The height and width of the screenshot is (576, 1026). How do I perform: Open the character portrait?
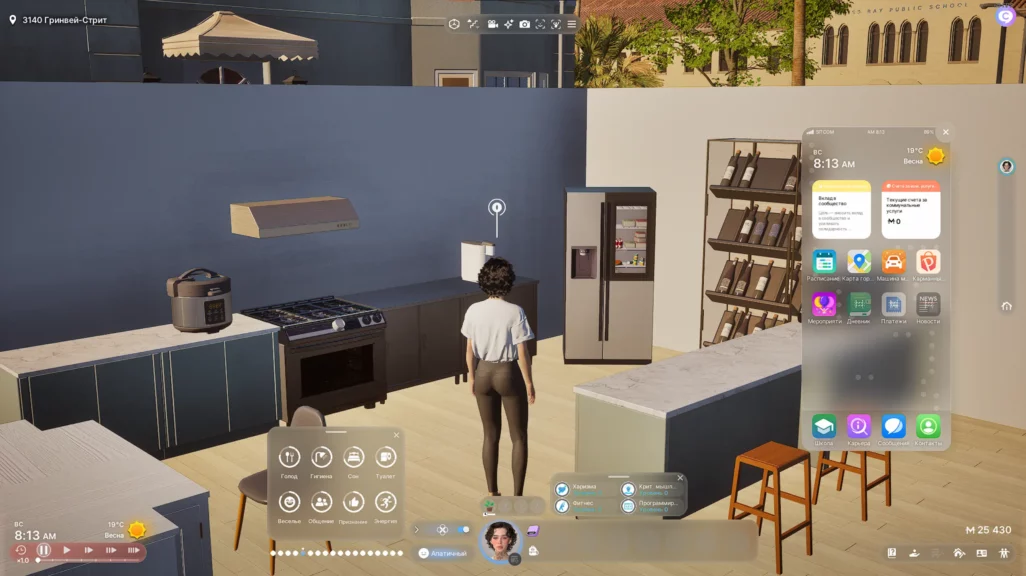499,540
